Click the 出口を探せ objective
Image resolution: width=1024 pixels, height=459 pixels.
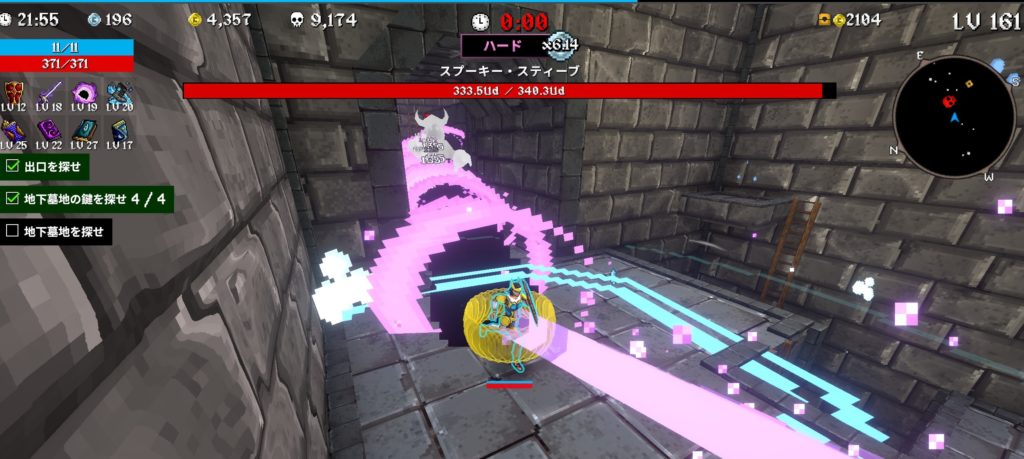[x=45, y=166]
